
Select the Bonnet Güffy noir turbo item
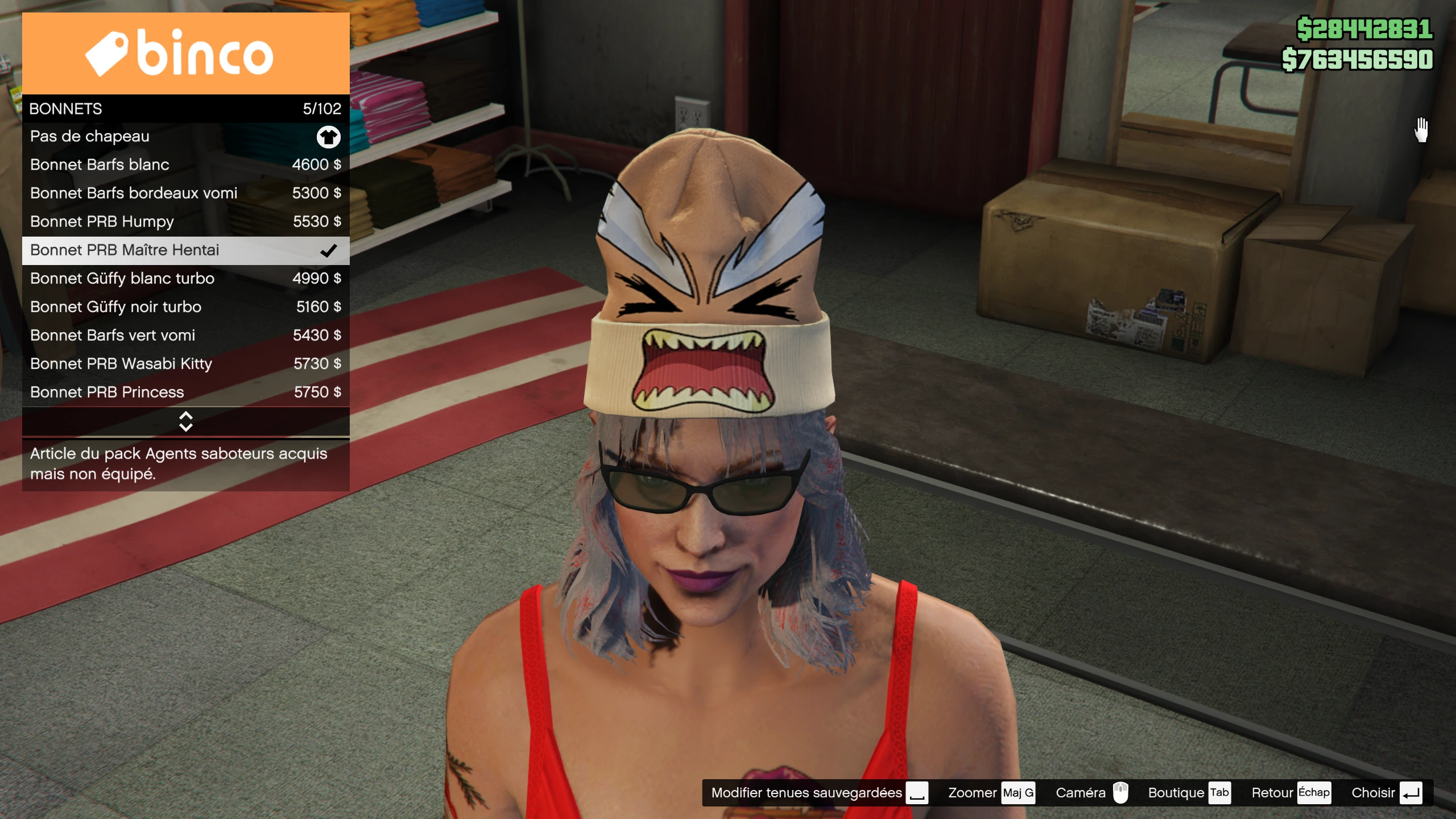tap(185, 307)
